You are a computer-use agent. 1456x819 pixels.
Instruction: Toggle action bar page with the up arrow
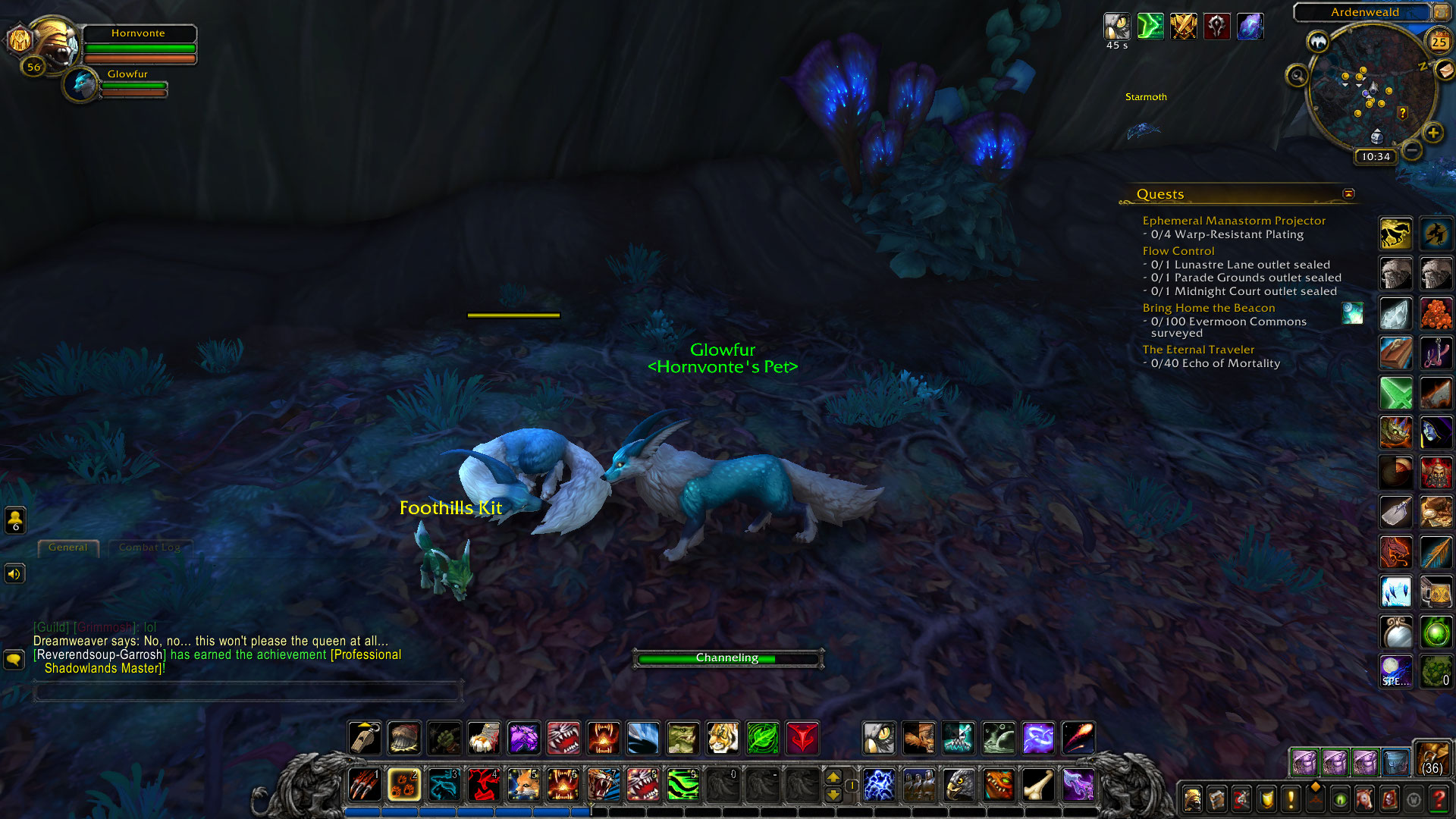click(833, 777)
